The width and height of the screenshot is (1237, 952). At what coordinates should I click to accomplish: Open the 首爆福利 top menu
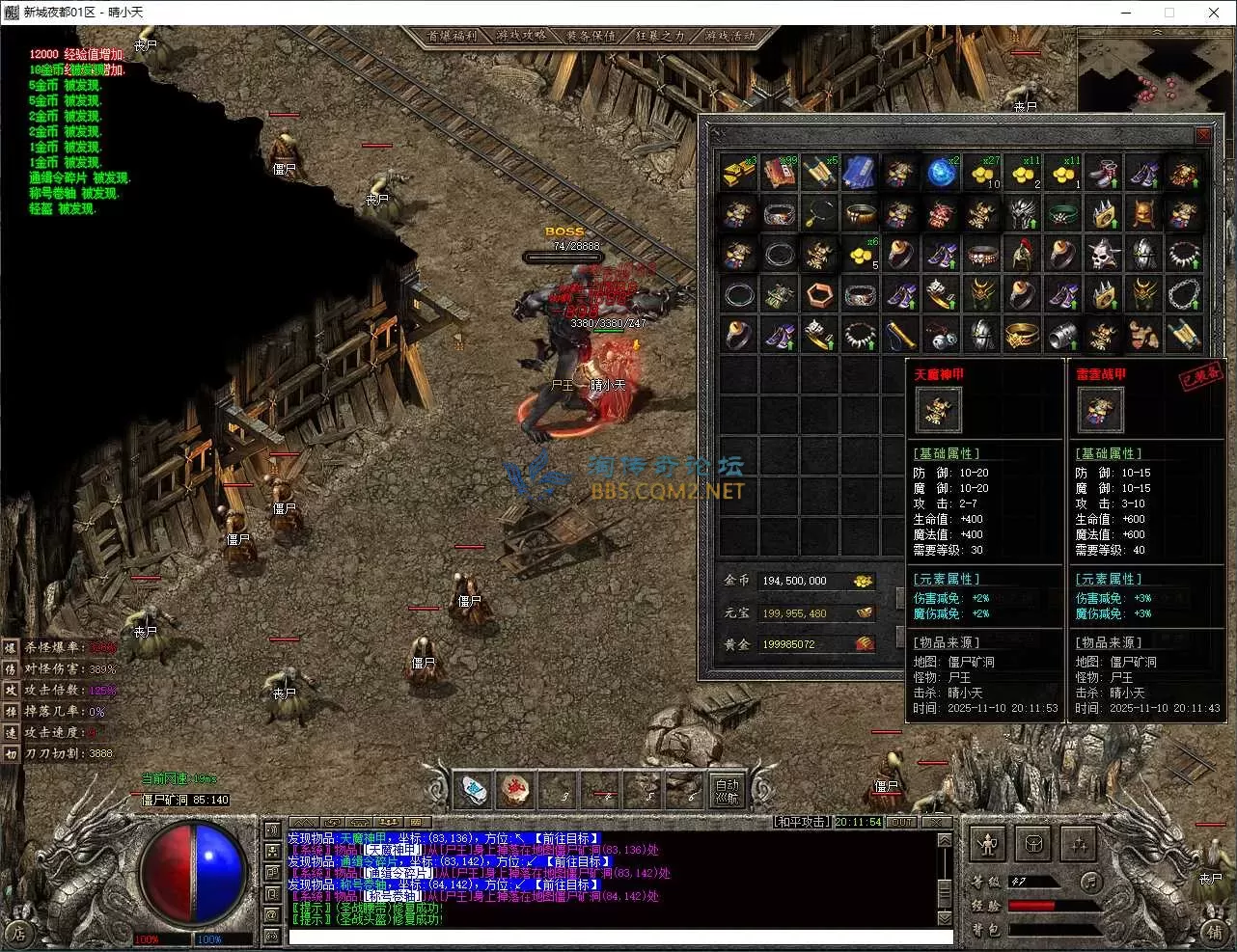(453, 36)
